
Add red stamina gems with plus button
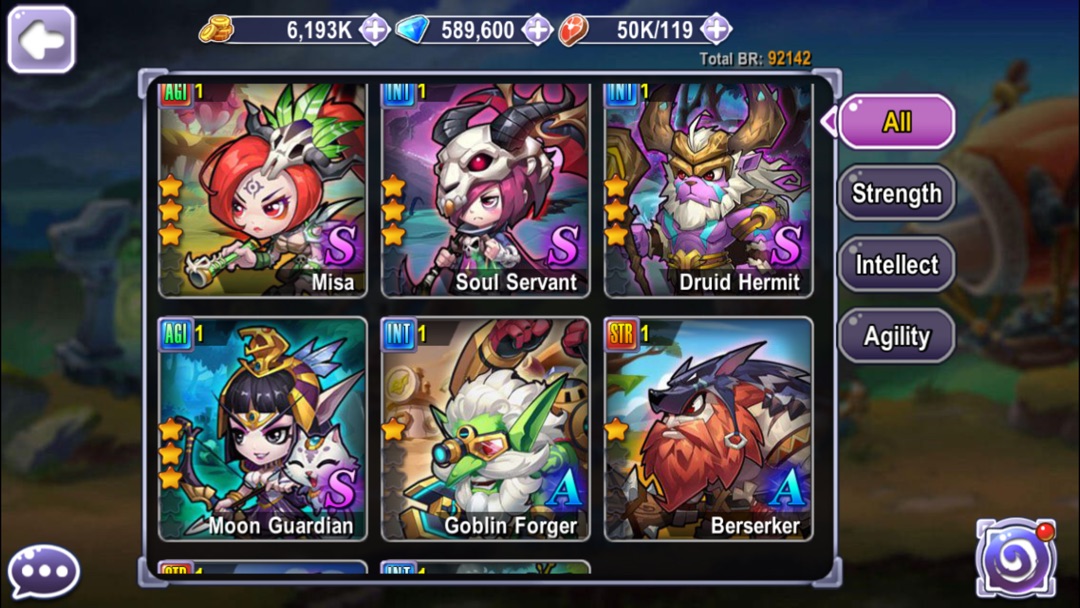pos(715,30)
